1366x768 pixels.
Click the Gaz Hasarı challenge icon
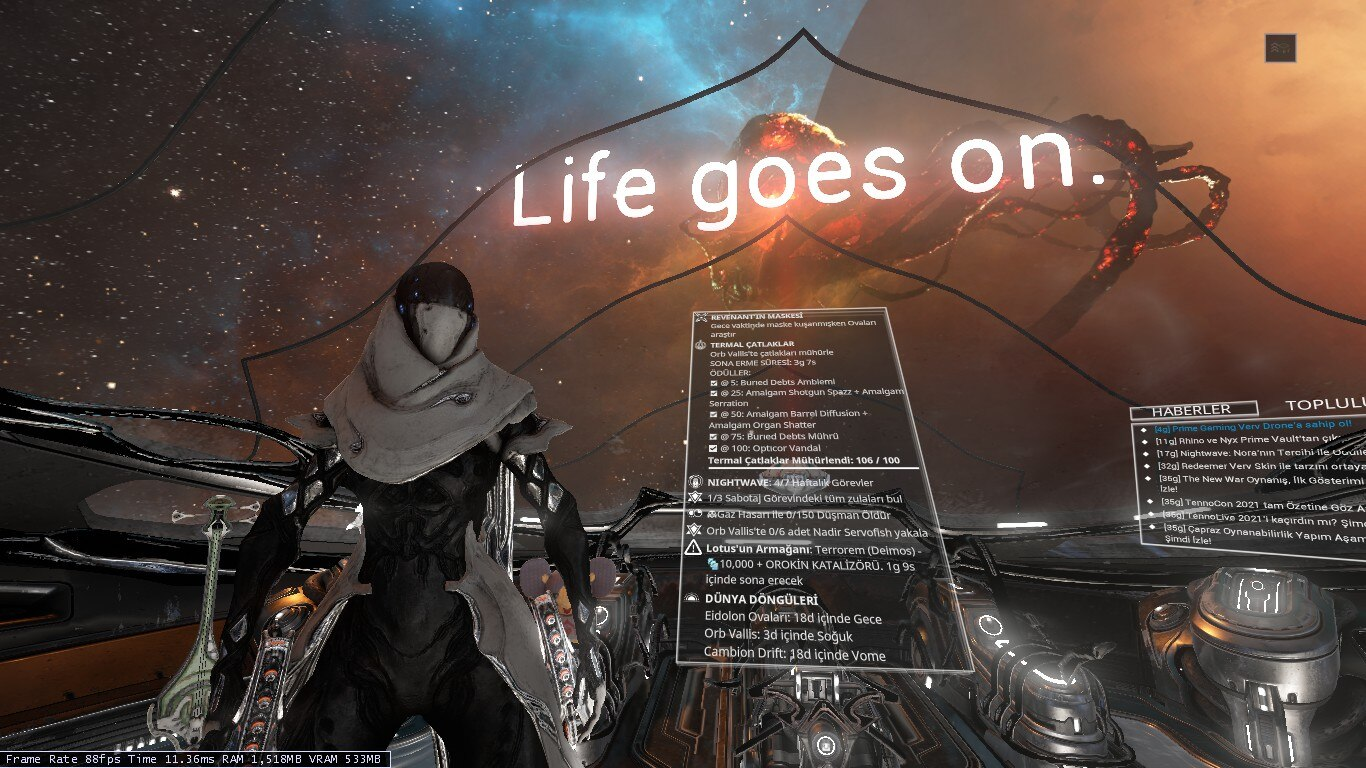click(697, 513)
